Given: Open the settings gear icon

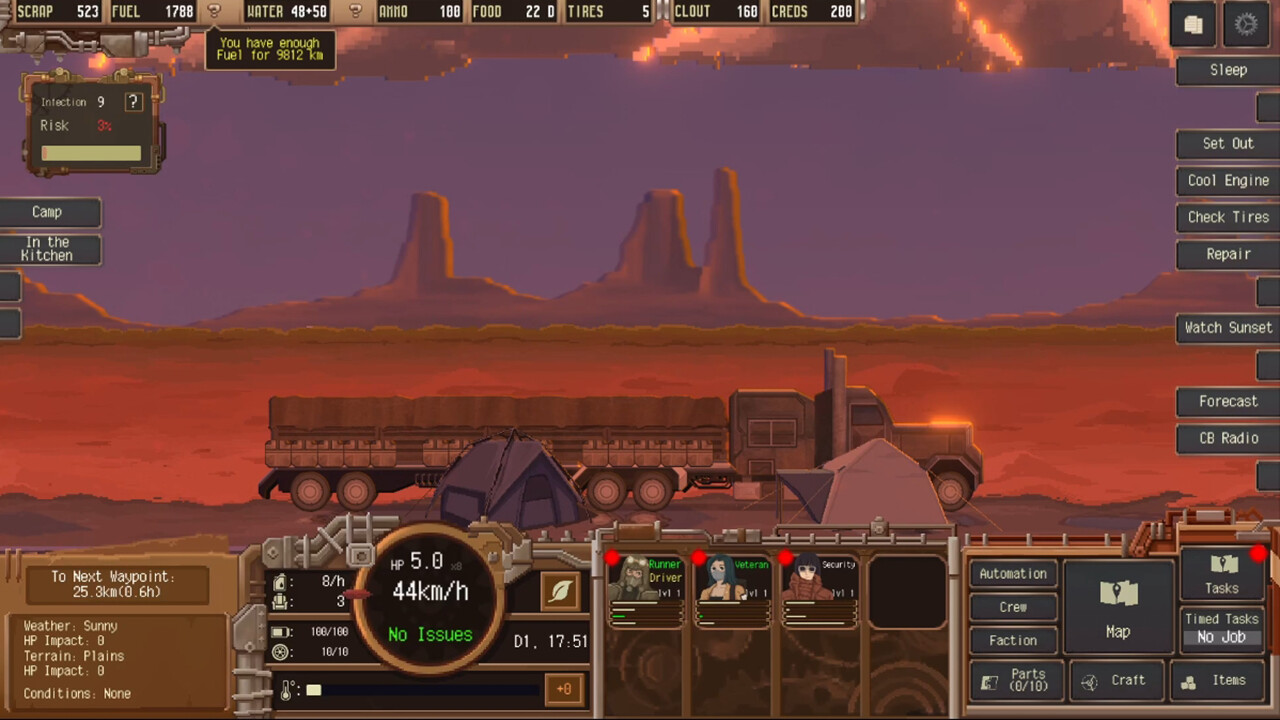Looking at the screenshot, I should coord(1247,23).
